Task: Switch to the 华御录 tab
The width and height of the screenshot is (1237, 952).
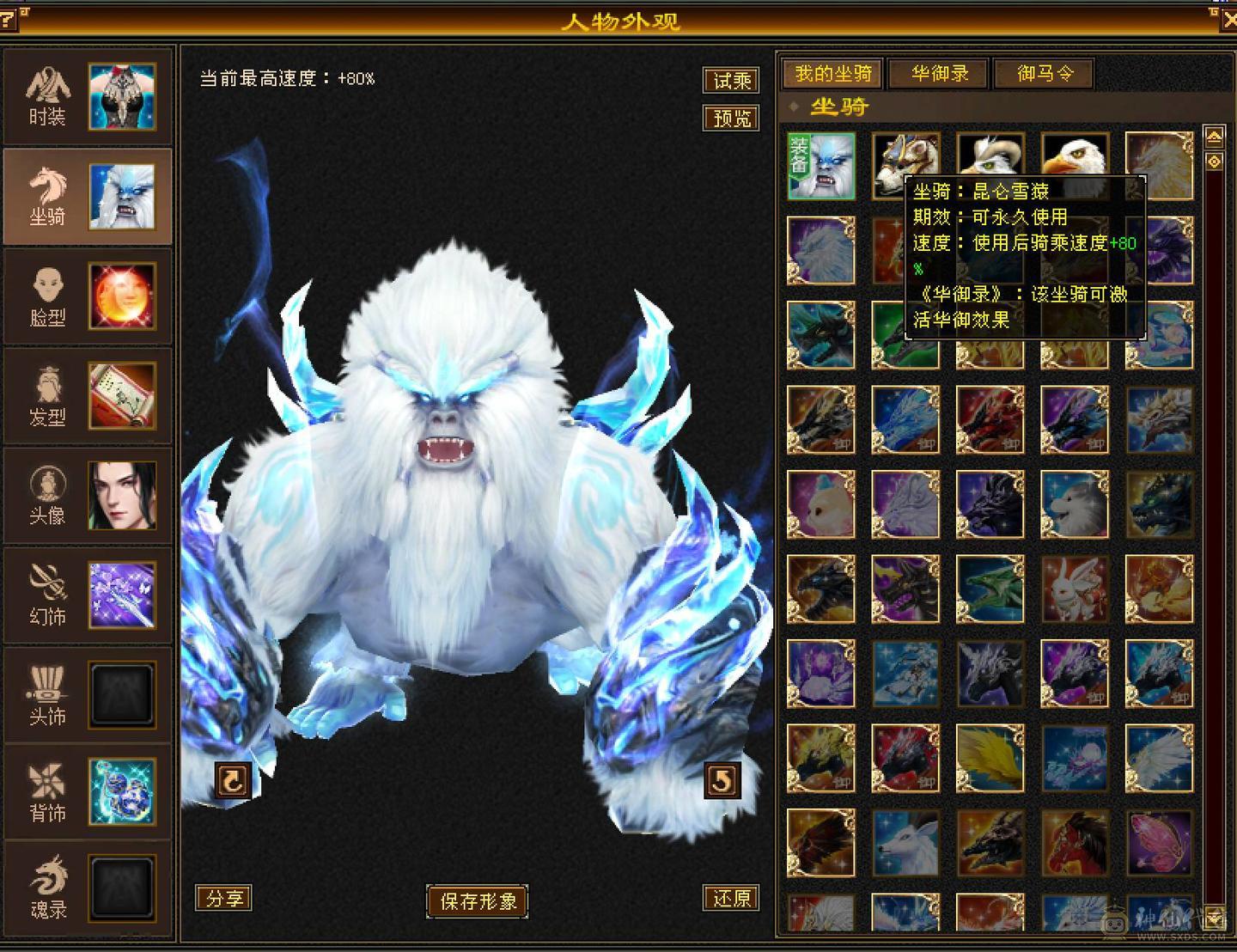Action: (937, 74)
